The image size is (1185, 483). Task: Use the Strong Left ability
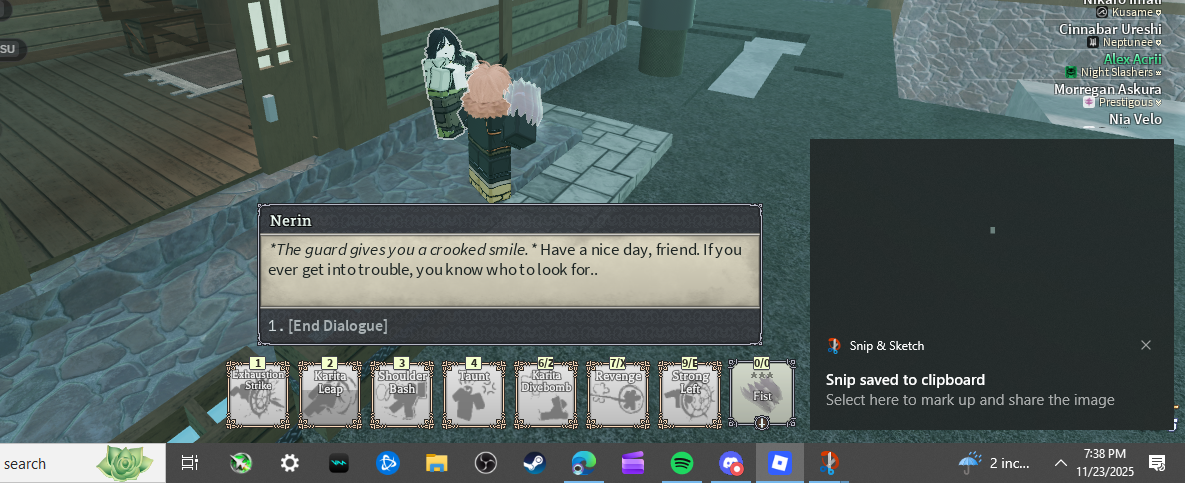(690, 395)
